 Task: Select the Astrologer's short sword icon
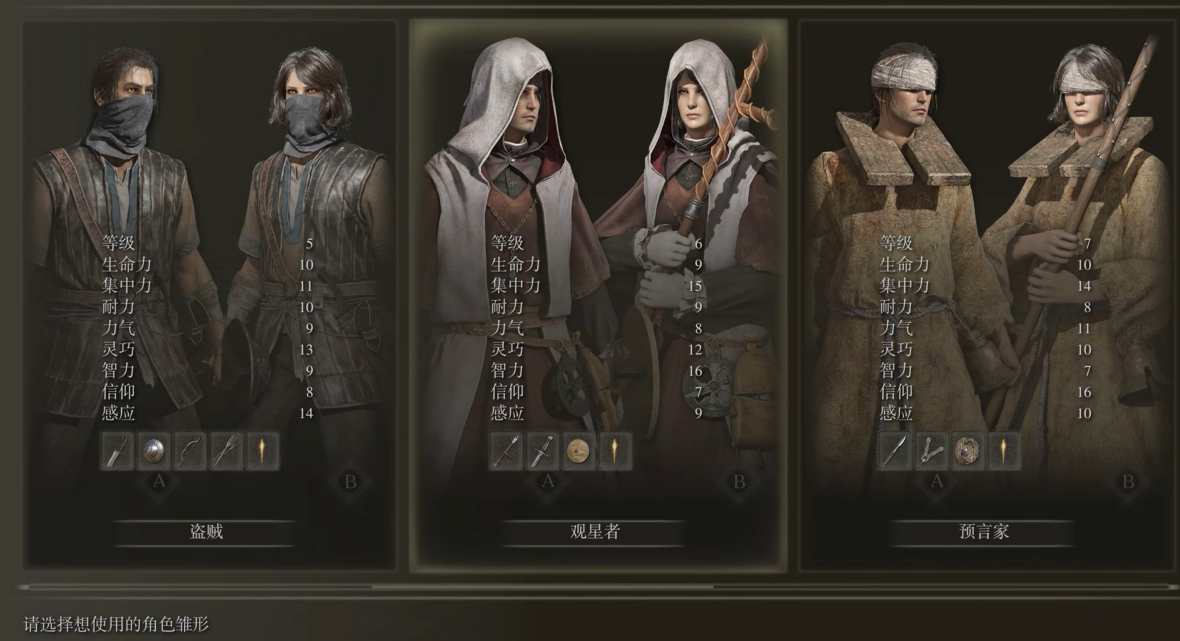(x=542, y=451)
